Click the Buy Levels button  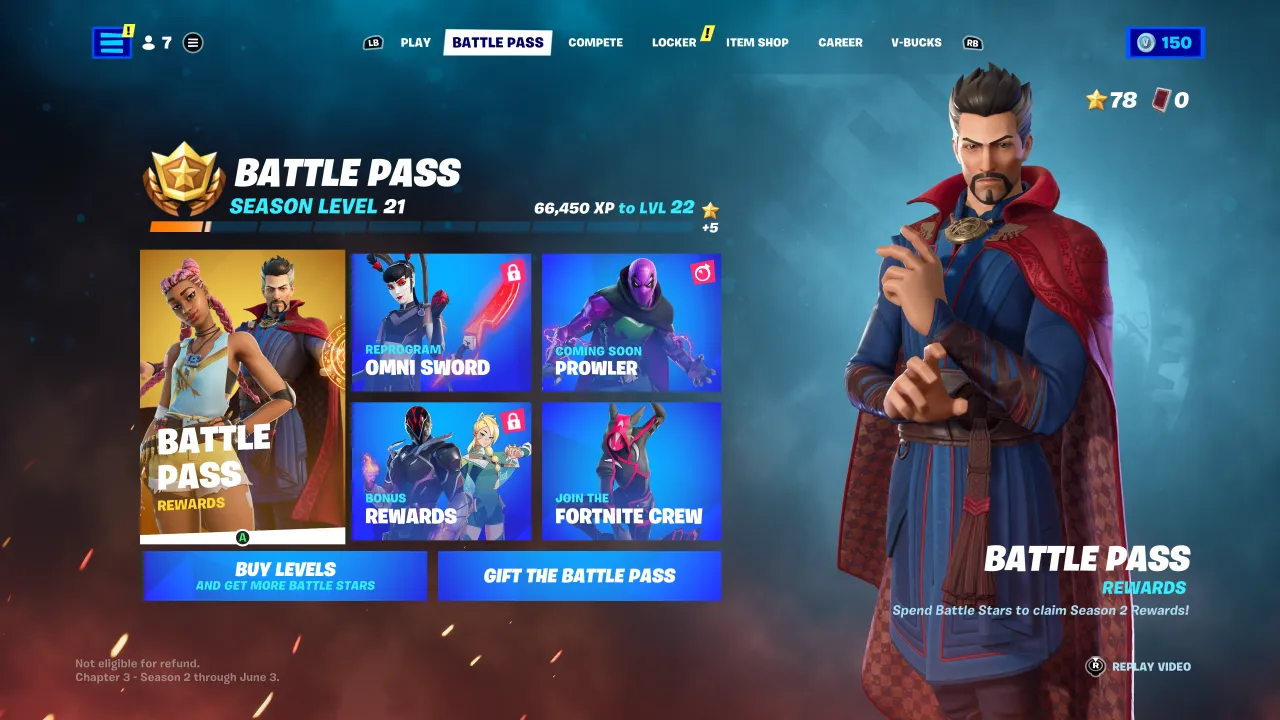(x=284, y=575)
